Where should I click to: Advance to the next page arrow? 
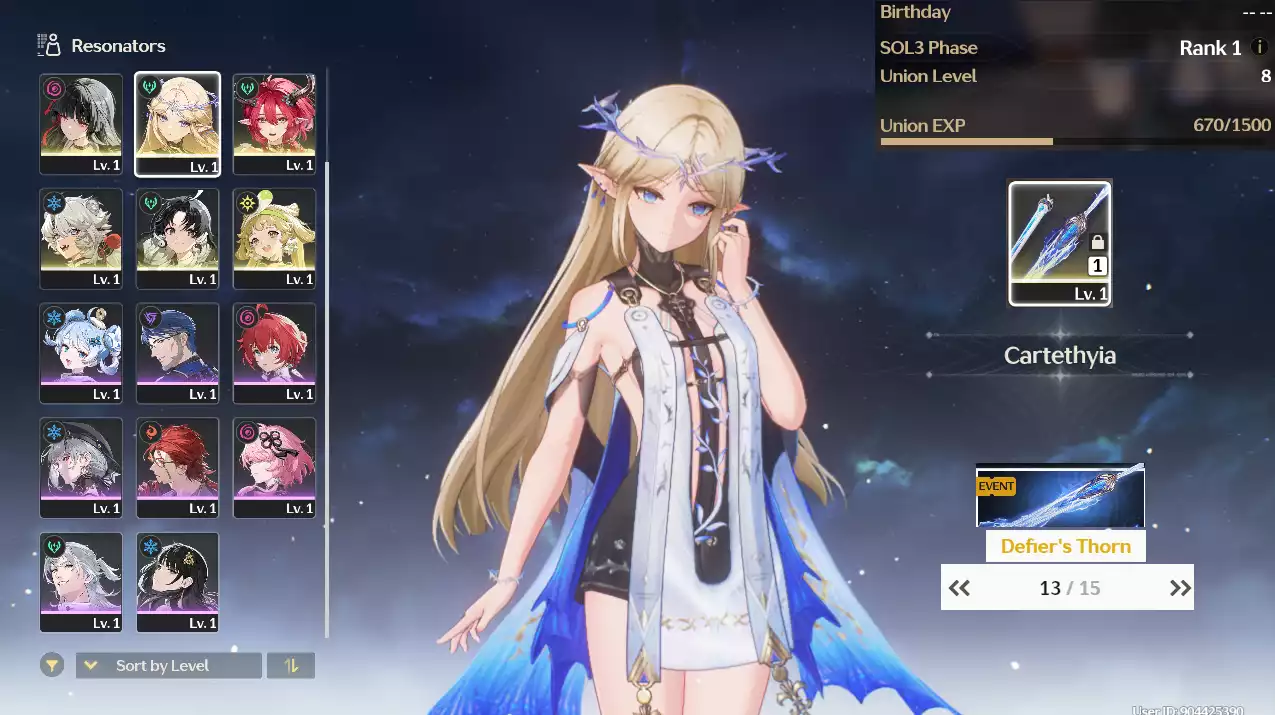pos(1180,588)
